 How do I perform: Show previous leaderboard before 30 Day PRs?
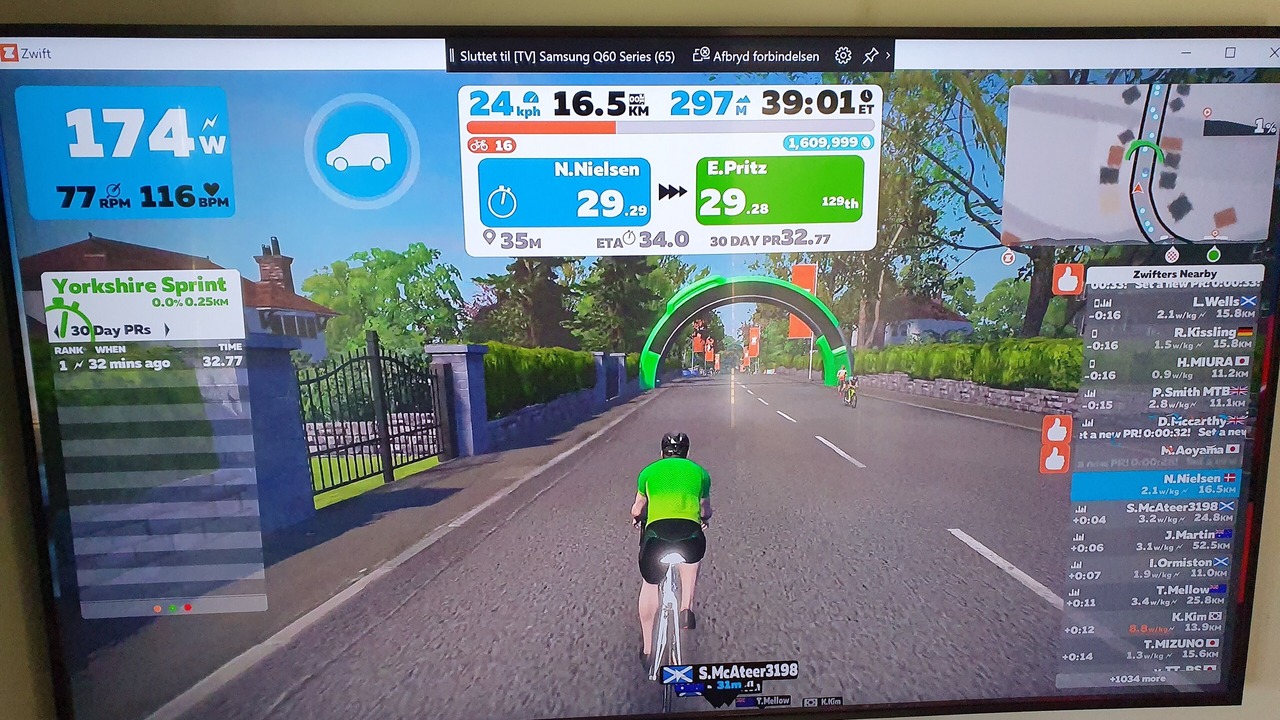click(57, 330)
